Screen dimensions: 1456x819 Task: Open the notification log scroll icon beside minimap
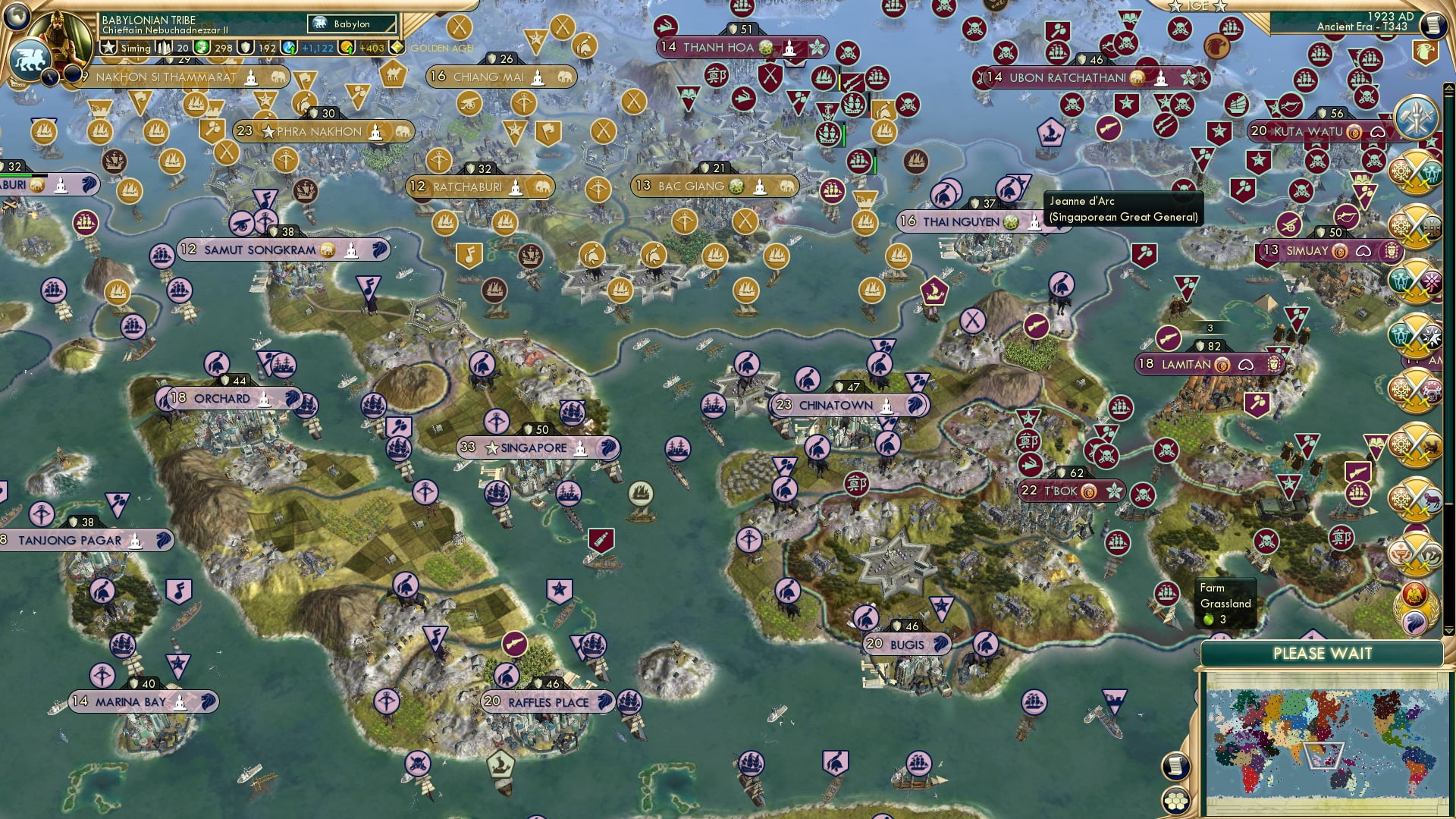point(1174,765)
